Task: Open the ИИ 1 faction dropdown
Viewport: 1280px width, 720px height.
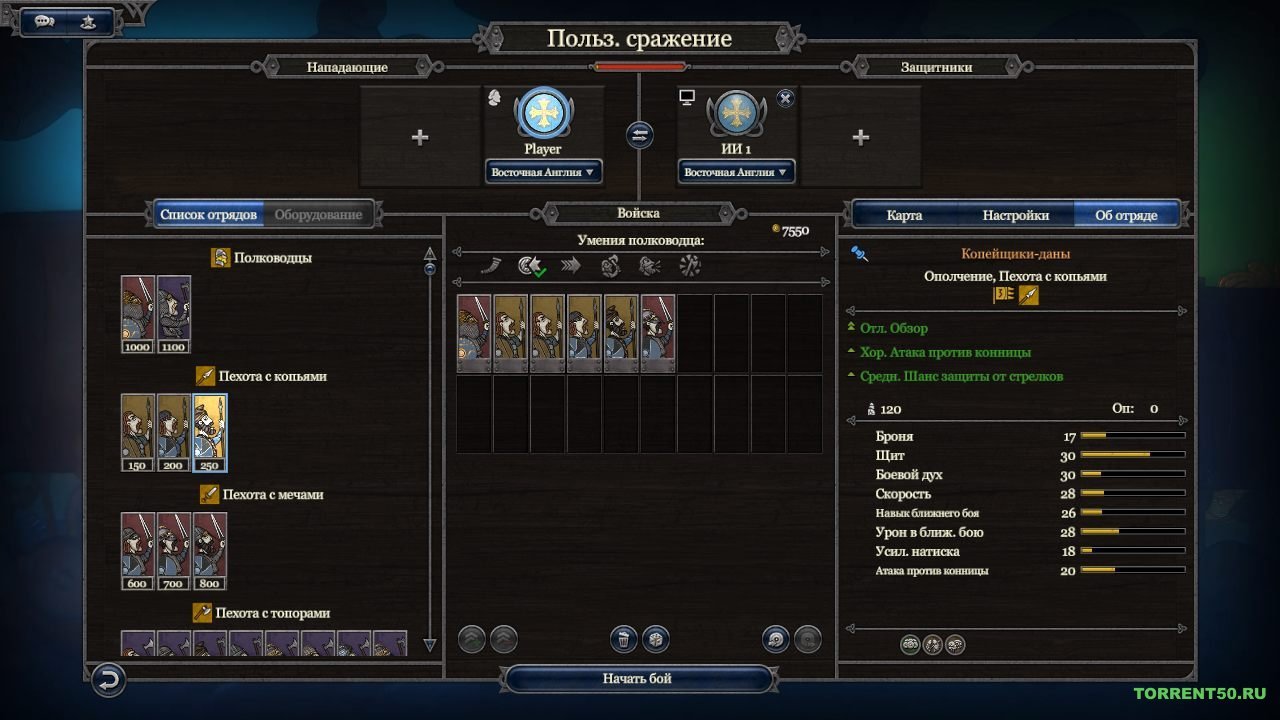Action: tap(735, 171)
